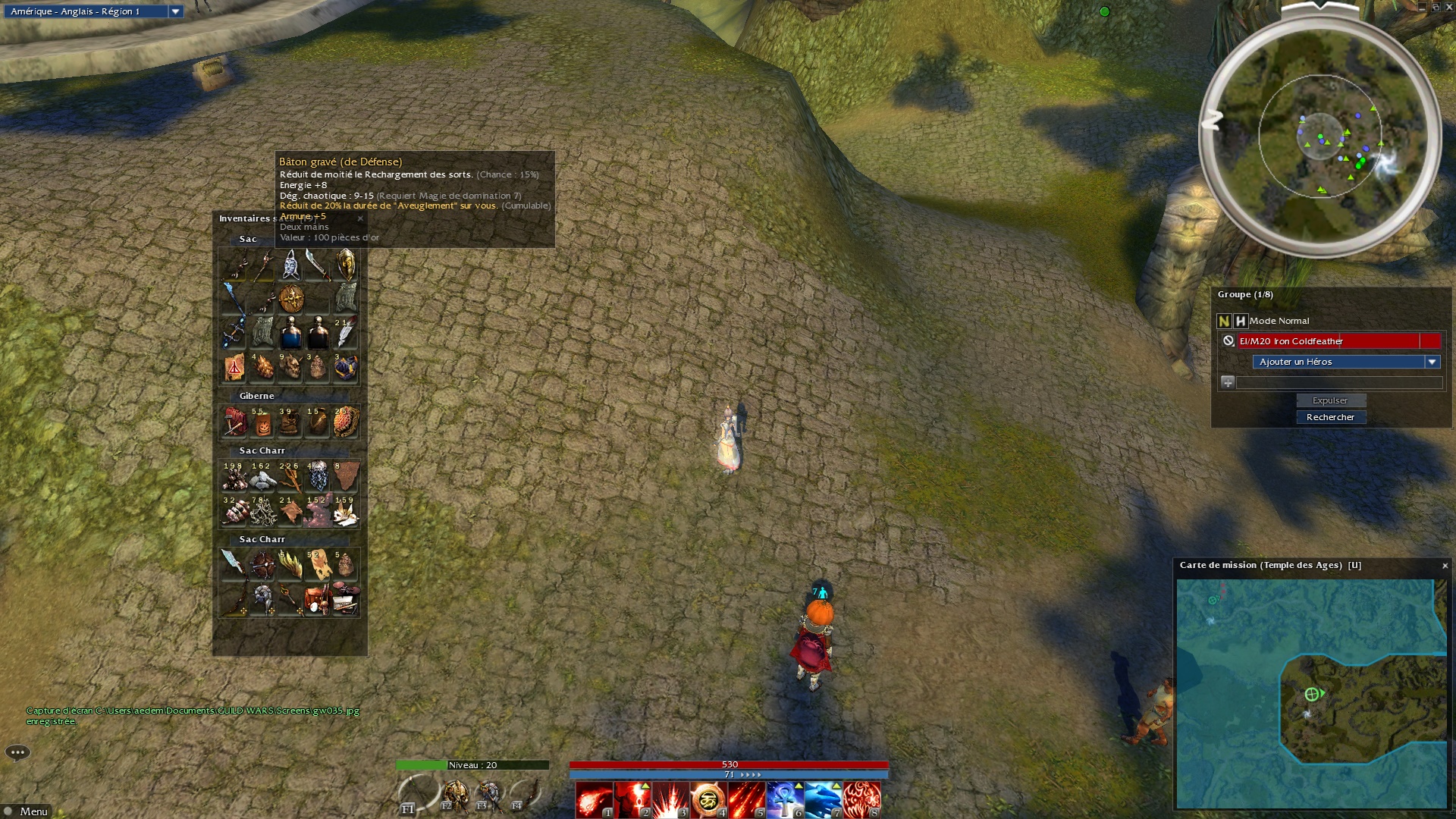Screen dimensions: 1456x819
Task: Select the jack-o'-lantern item in Giberne
Action: point(262,424)
